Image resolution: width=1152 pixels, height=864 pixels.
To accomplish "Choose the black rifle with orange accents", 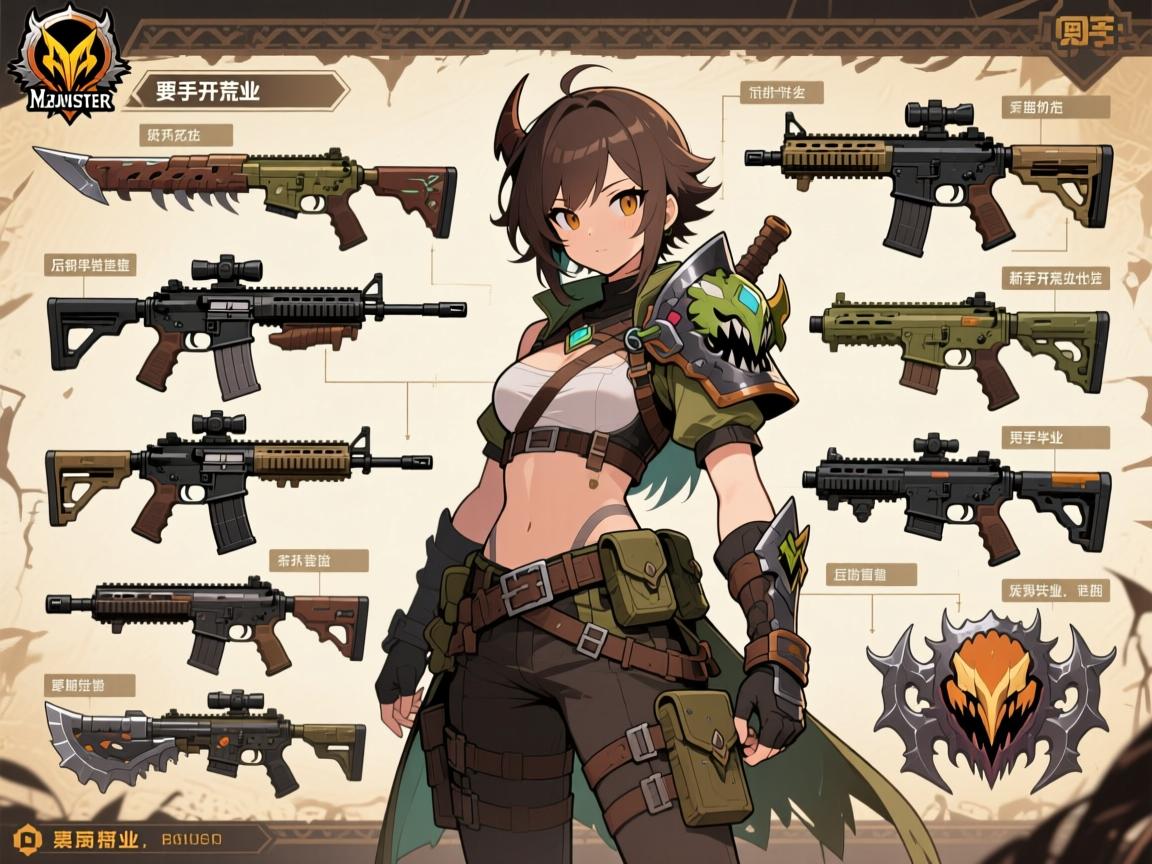I will [x=960, y=488].
